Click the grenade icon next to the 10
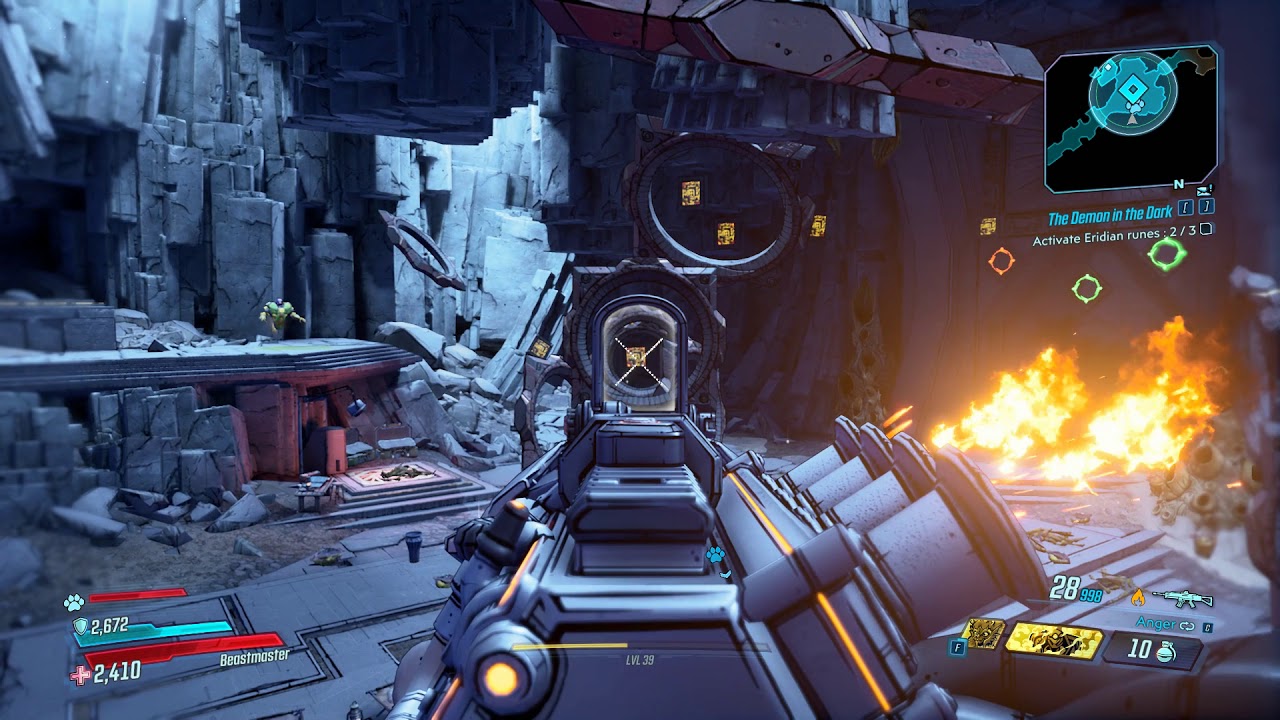The image size is (1280, 720). click(1164, 652)
